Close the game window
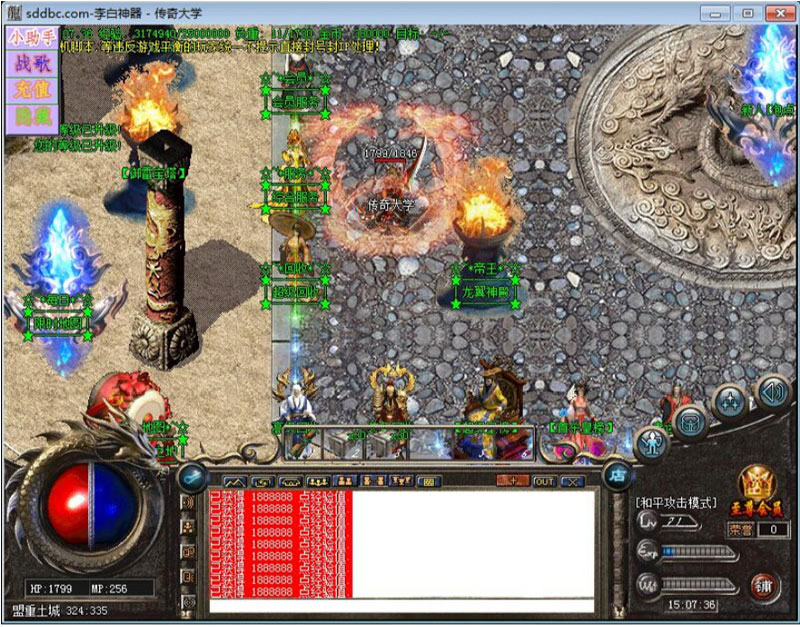 tap(774, 13)
